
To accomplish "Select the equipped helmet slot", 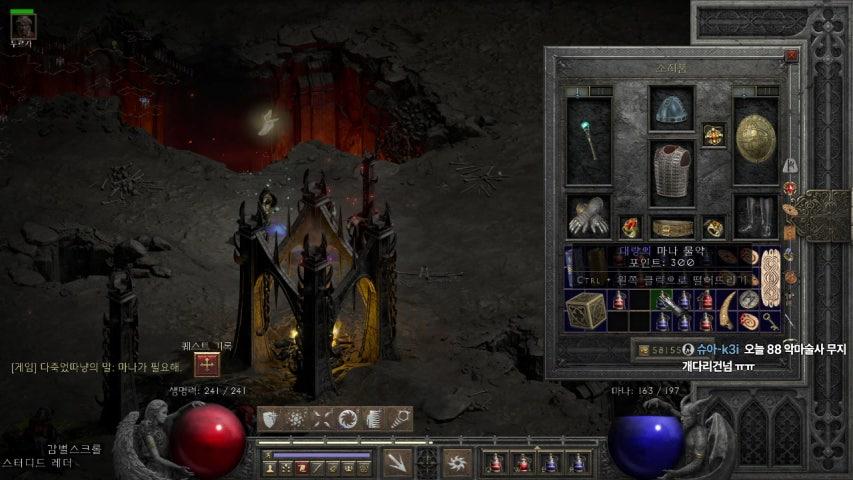I will [671, 109].
